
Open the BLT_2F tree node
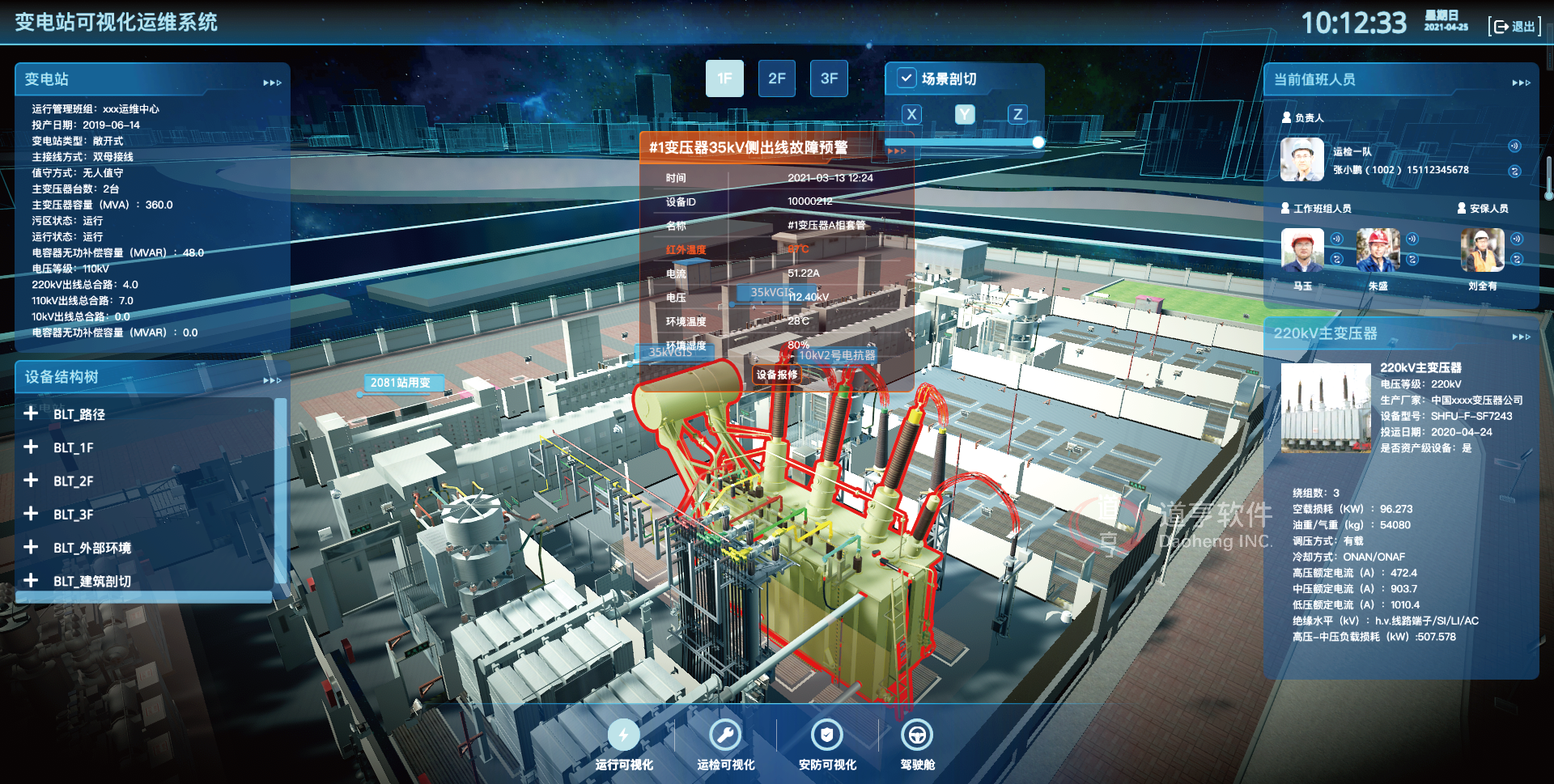click(x=31, y=480)
